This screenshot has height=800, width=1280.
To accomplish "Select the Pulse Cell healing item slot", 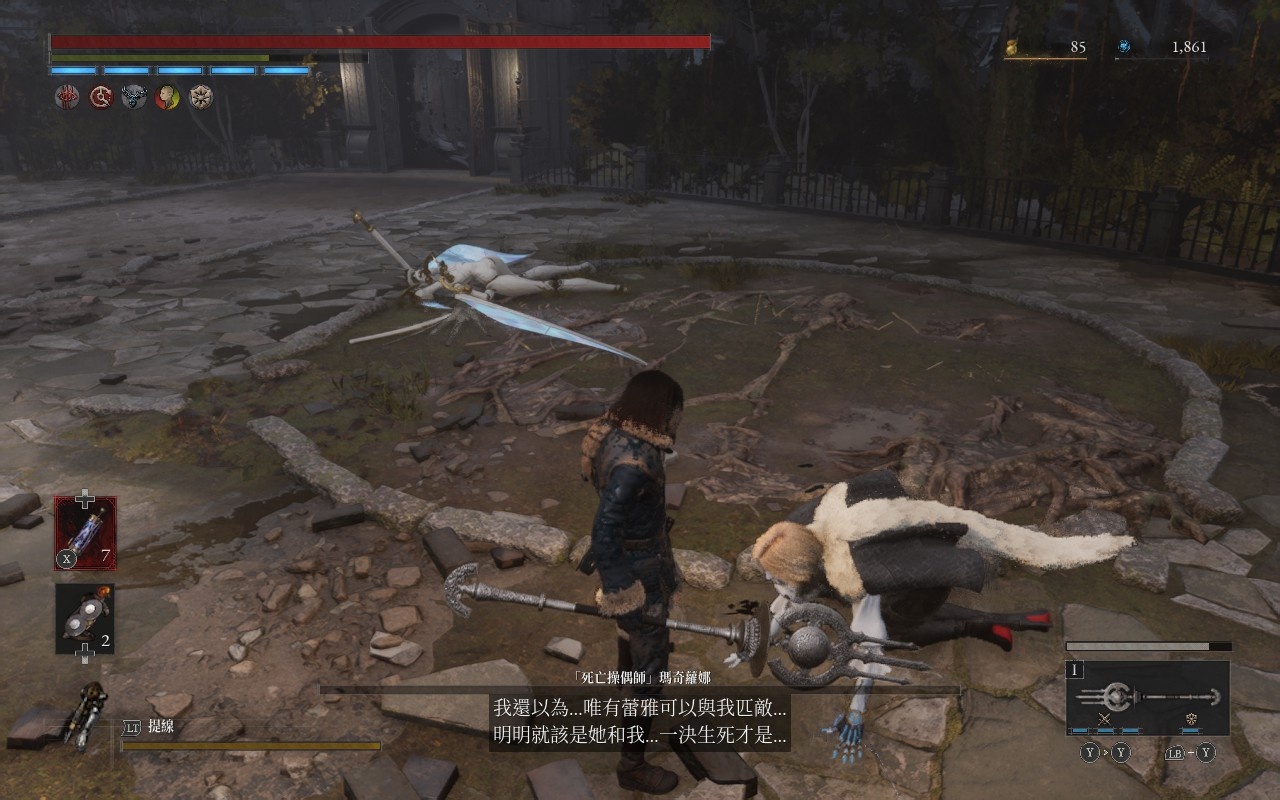I will (x=85, y=533).
